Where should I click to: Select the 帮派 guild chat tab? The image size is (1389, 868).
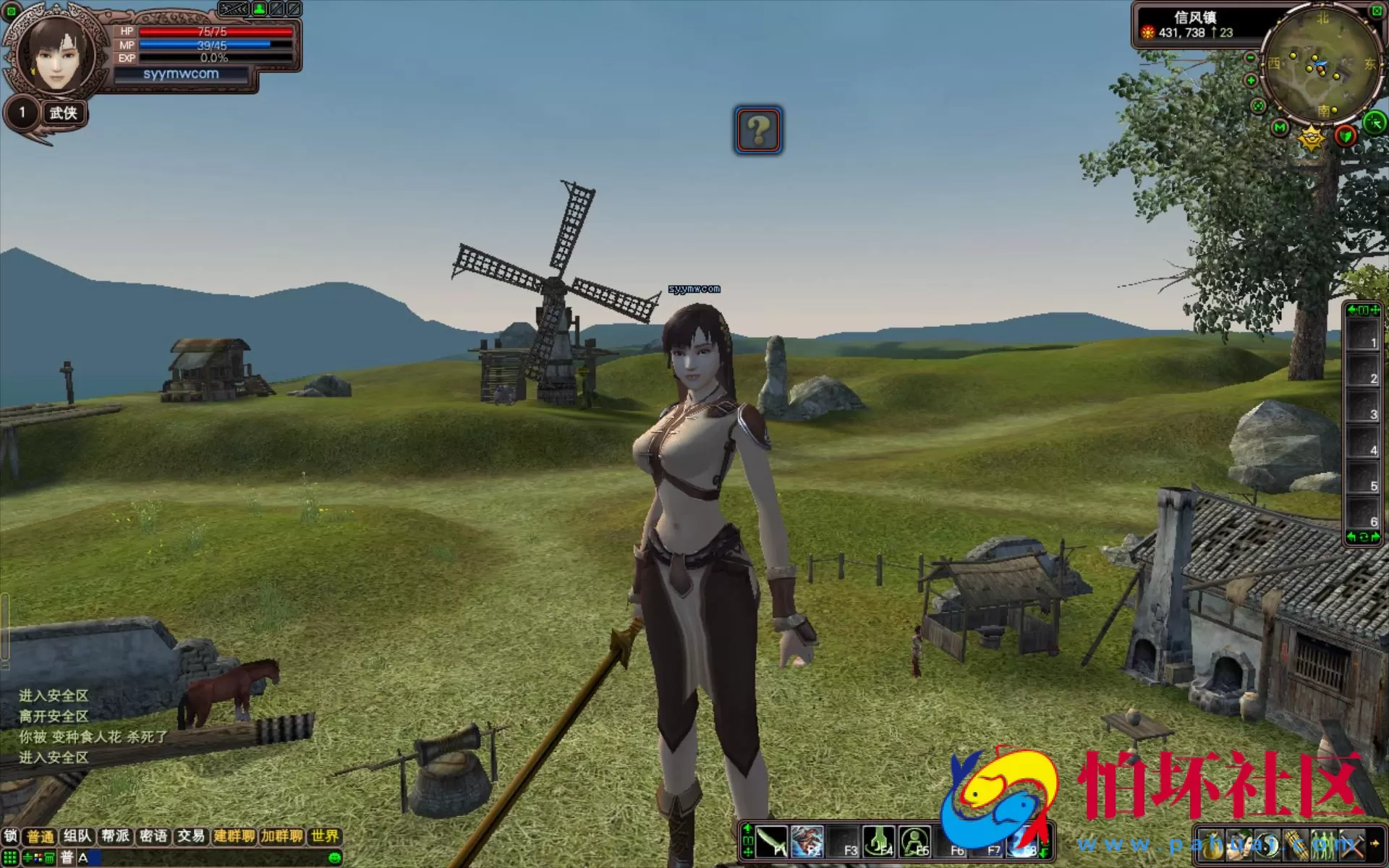(116, 836)
